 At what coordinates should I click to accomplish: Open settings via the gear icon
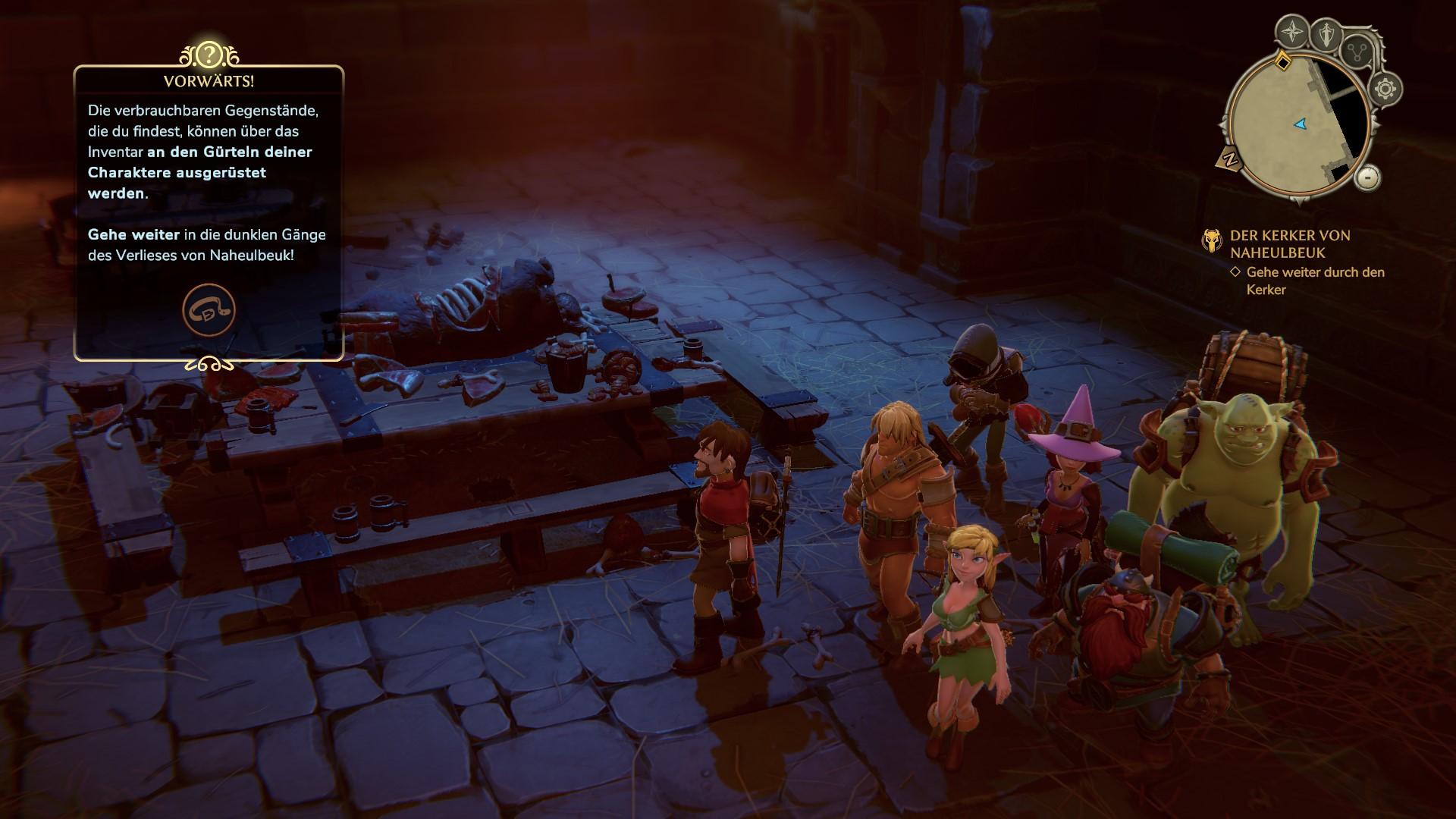pos(1385,89)
